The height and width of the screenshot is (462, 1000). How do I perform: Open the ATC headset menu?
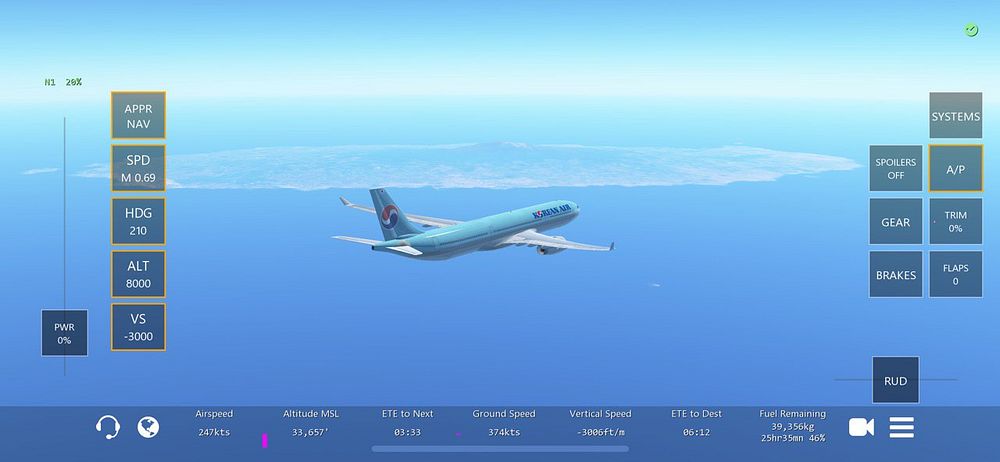coord(108,428)
